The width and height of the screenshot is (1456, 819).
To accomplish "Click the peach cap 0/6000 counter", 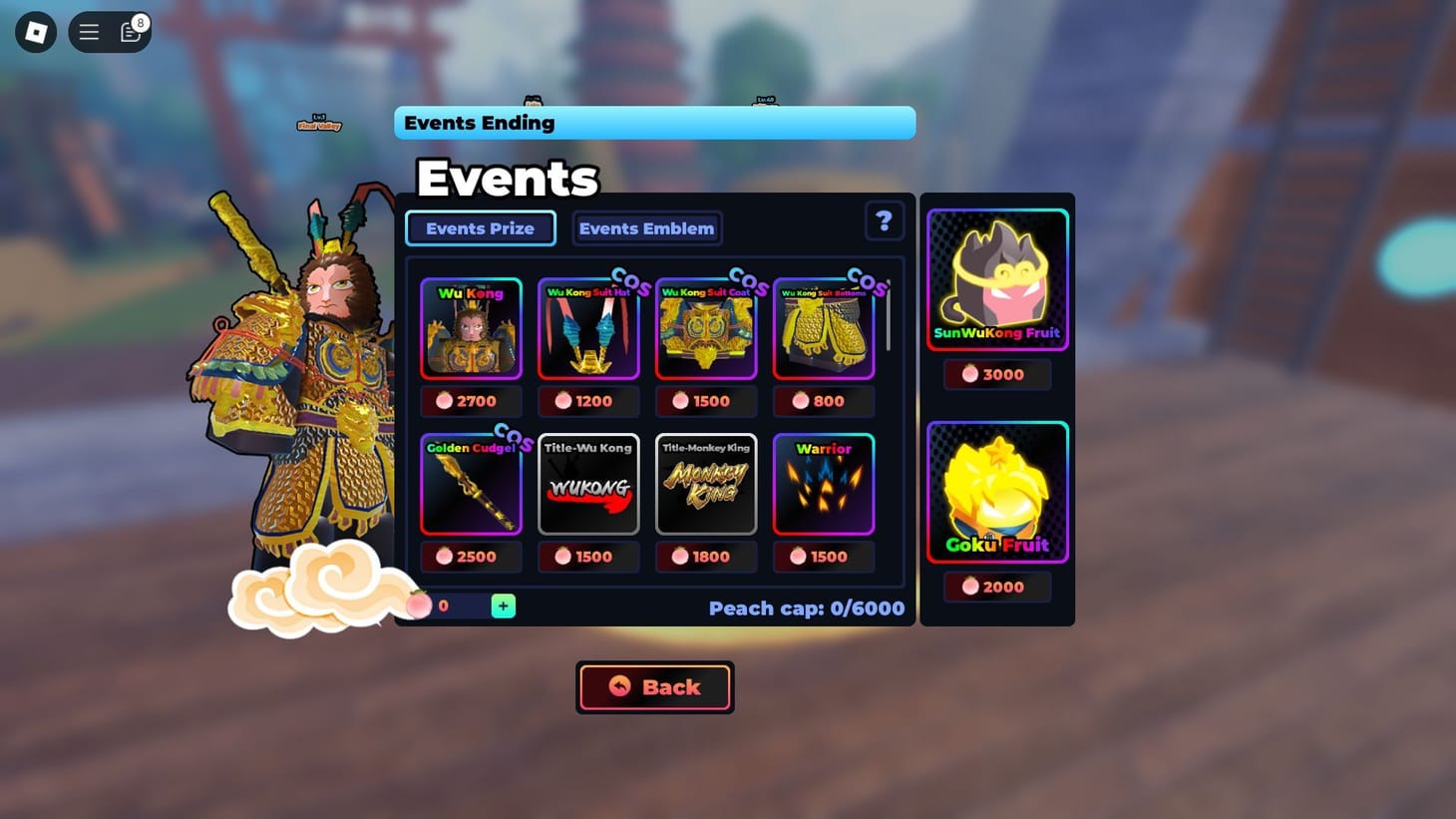I will 808,608.
